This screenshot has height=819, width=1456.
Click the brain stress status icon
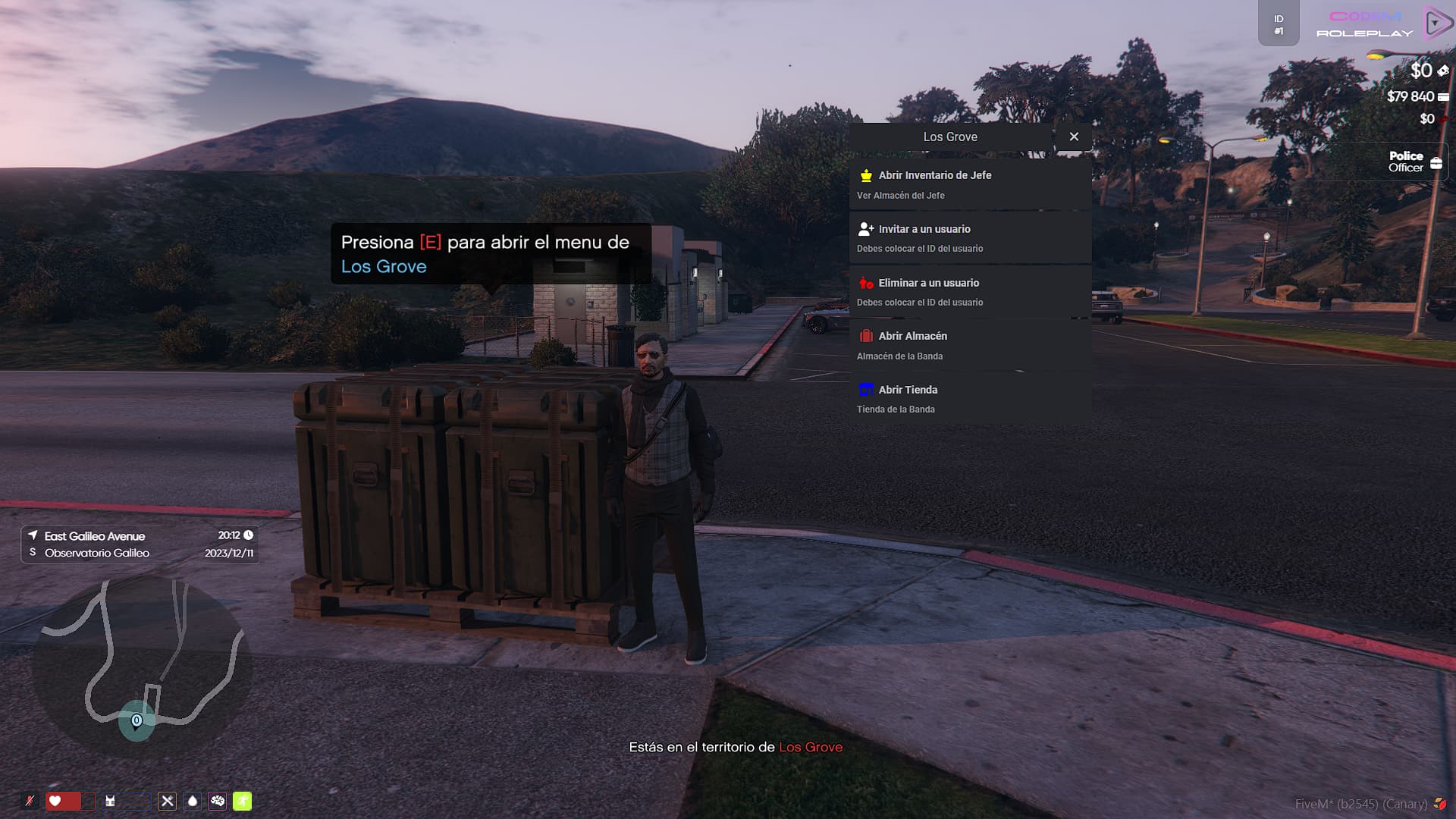(218, 801)
